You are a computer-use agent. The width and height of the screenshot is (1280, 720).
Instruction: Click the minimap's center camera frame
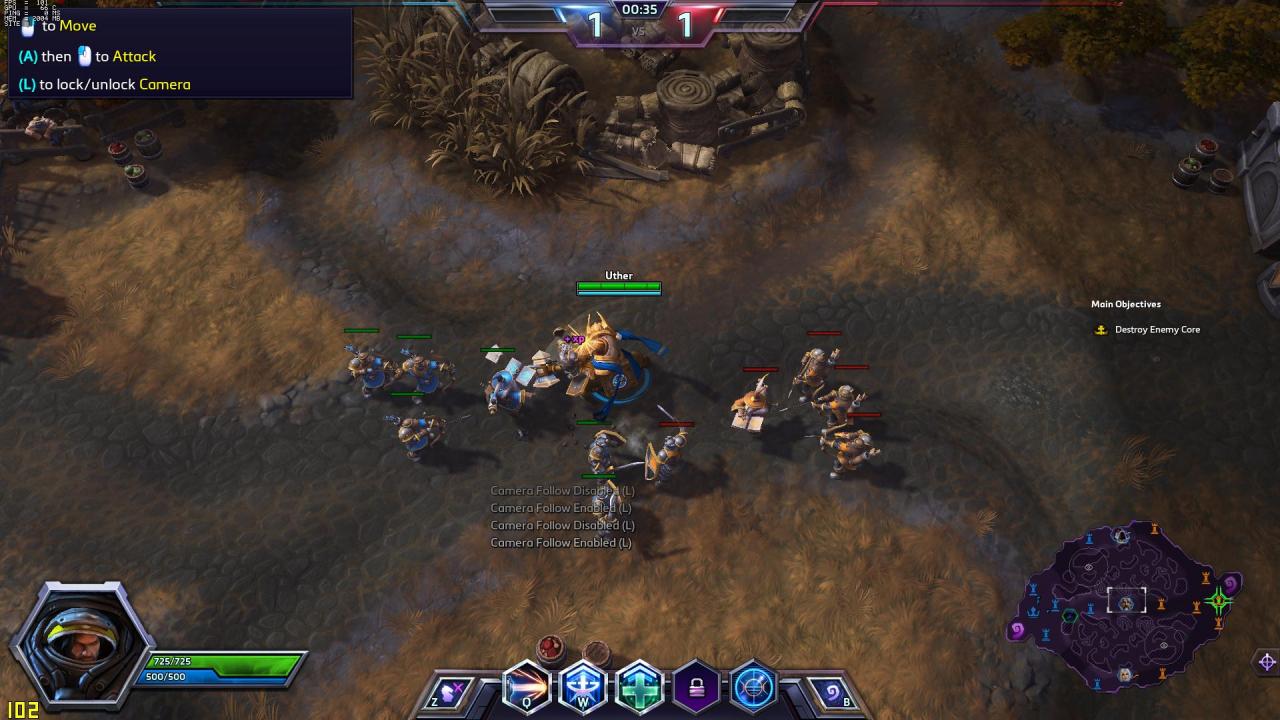pos(1126,601)
